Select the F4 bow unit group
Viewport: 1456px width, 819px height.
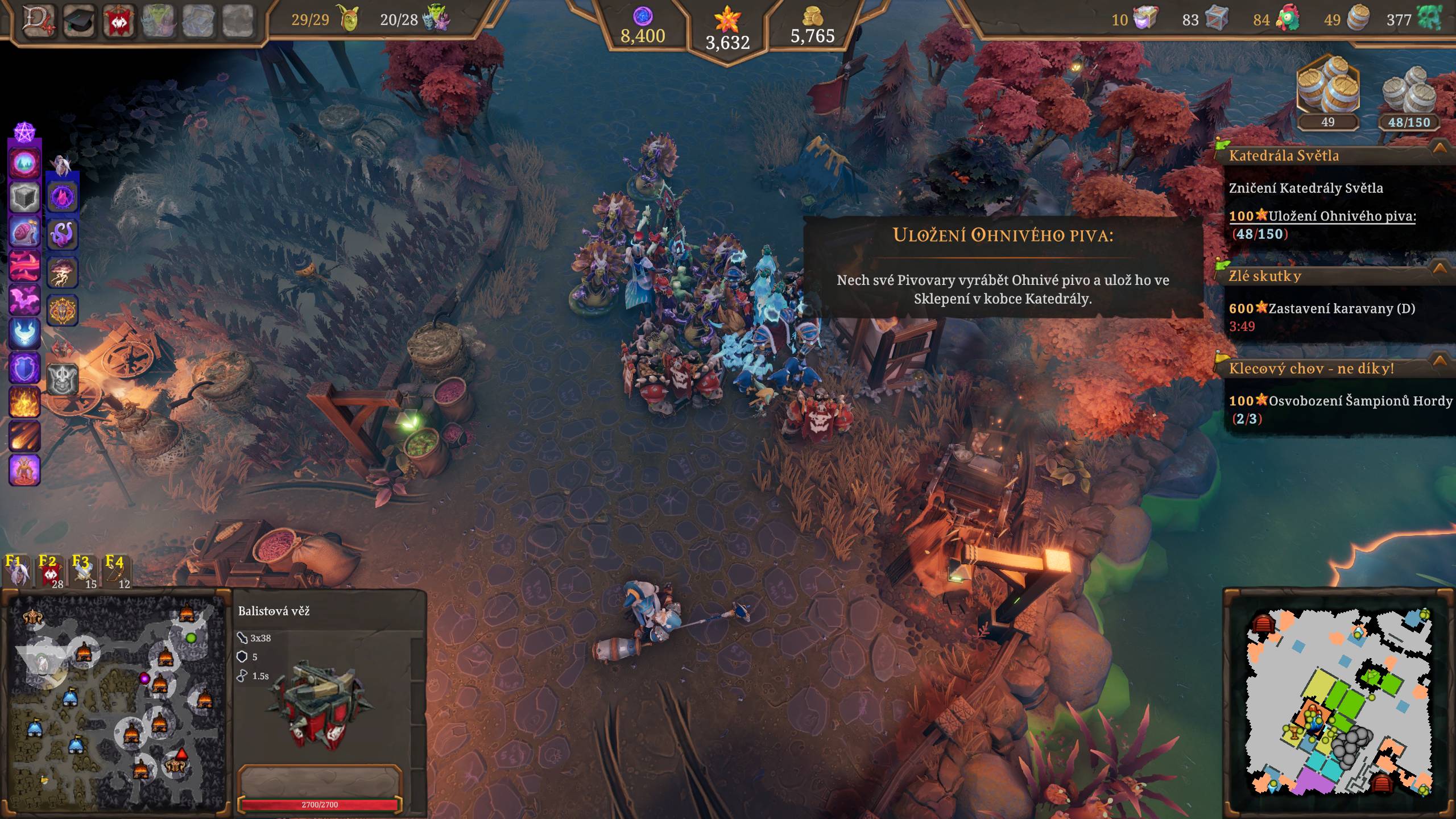(117, 570)
